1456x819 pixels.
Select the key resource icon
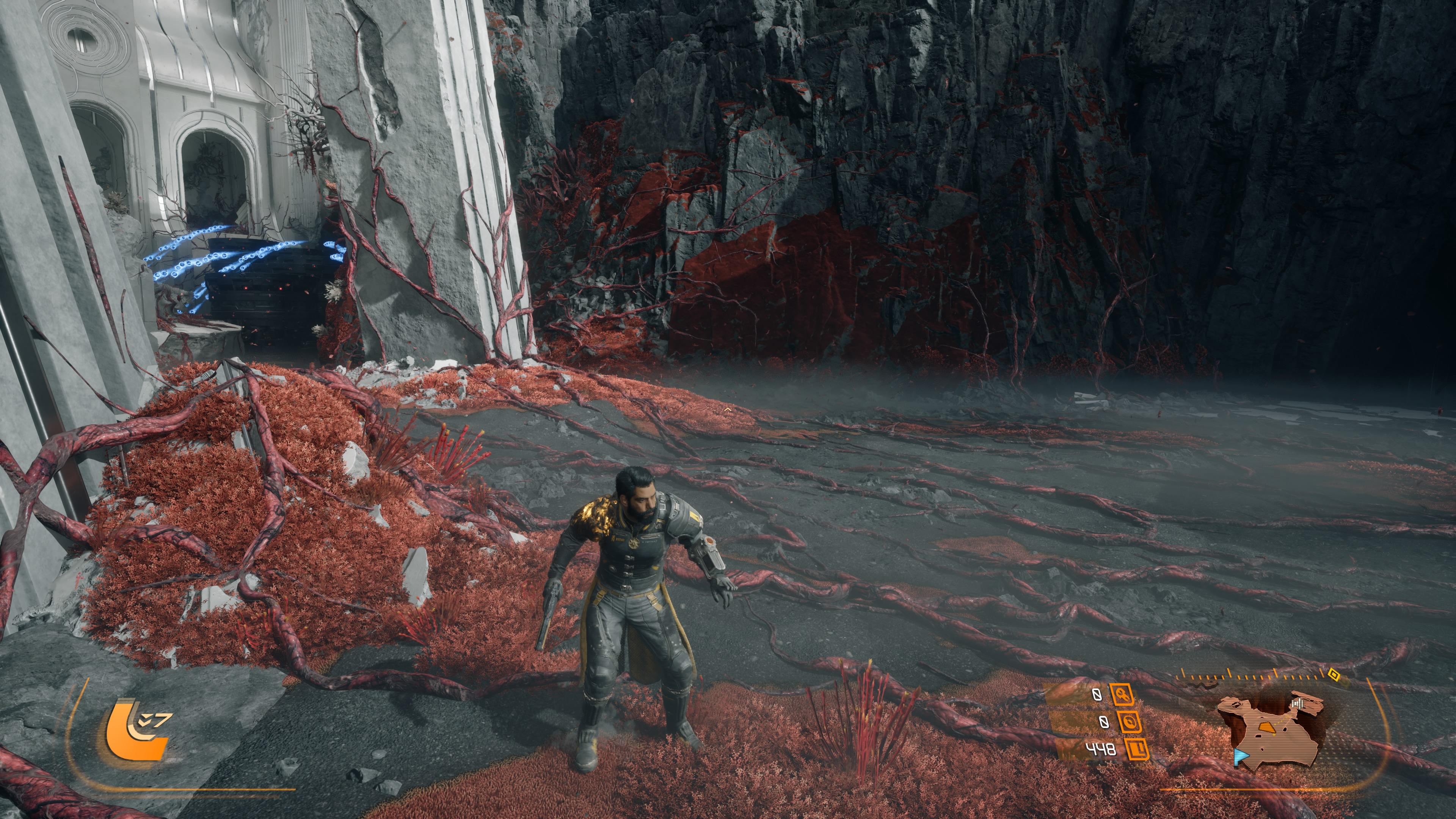point(1122,694)
